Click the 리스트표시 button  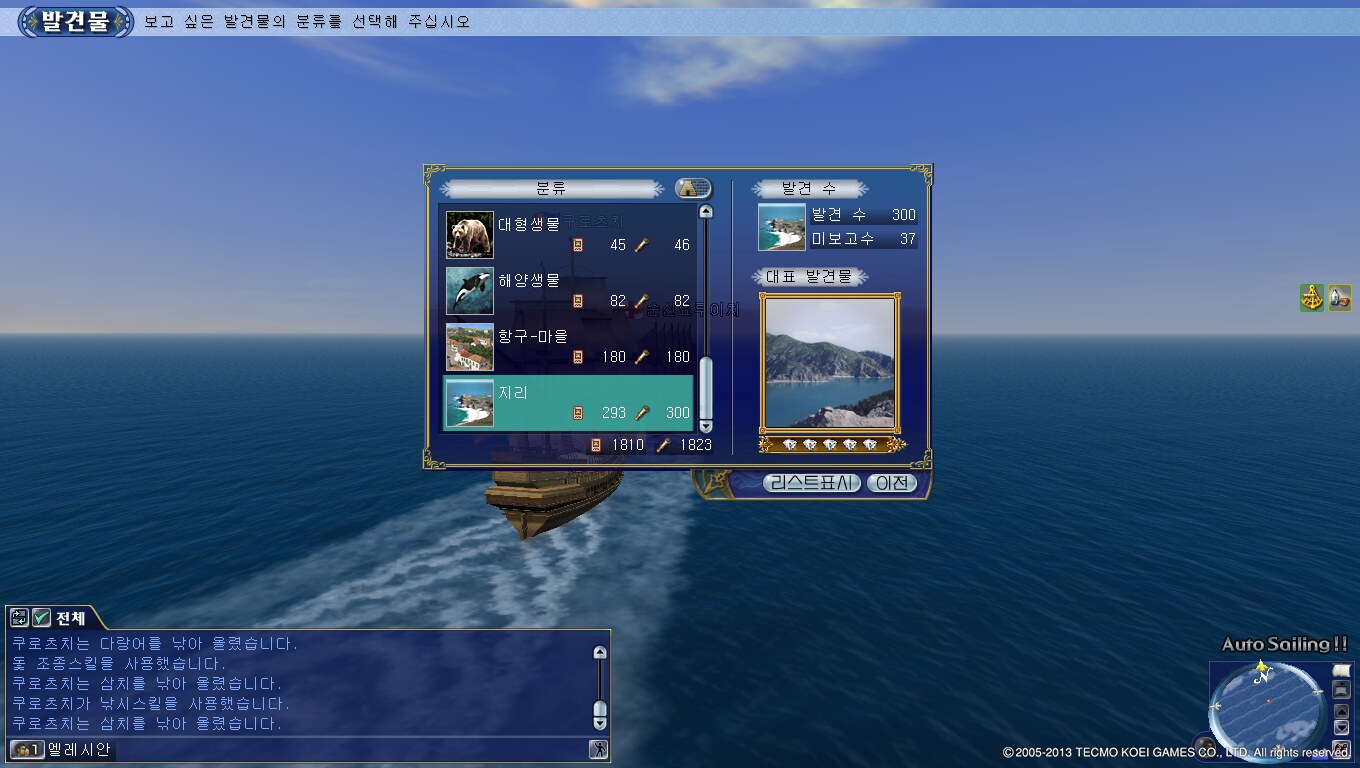811,483
